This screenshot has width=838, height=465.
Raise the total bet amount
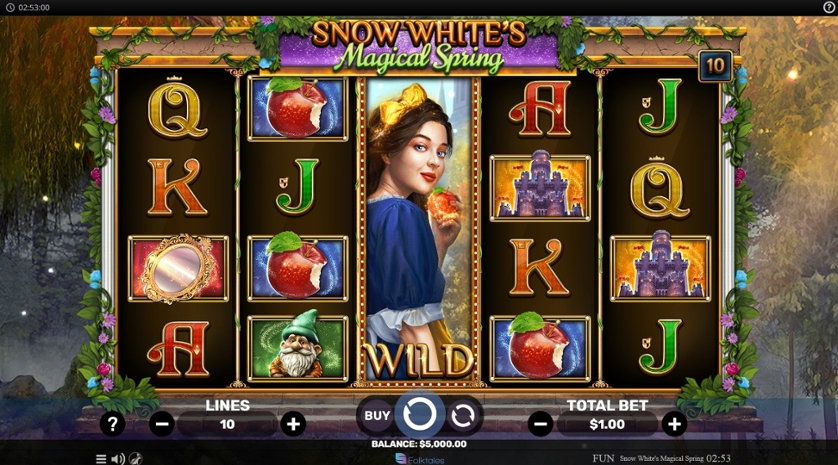point(675,424)
